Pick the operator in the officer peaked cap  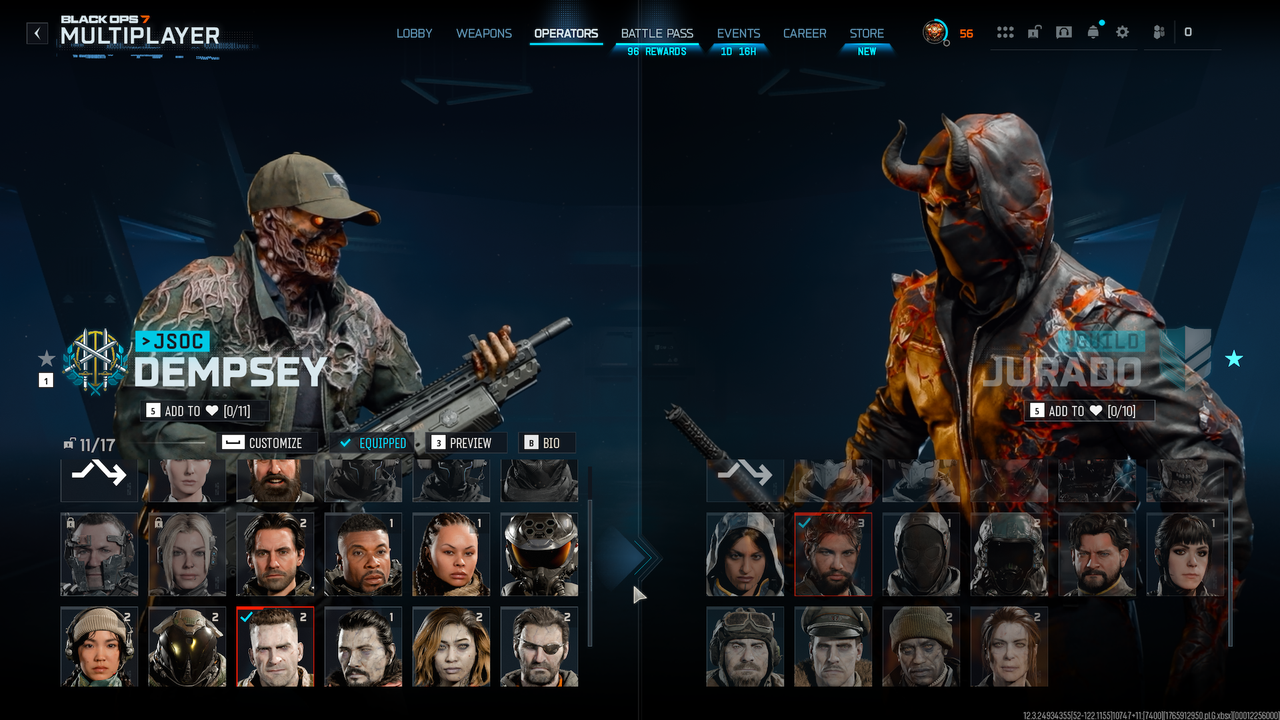tap(833, 647)
